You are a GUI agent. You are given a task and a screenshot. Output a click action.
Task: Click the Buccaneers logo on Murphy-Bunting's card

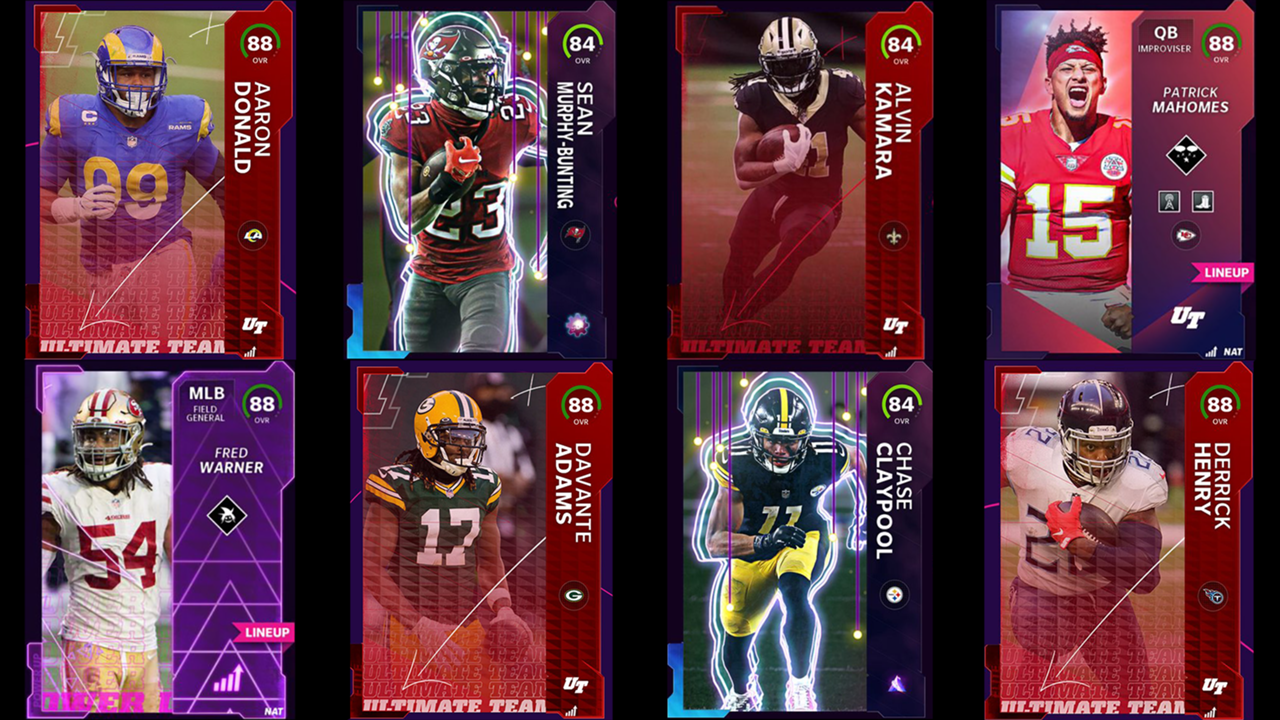coord(575,235)
